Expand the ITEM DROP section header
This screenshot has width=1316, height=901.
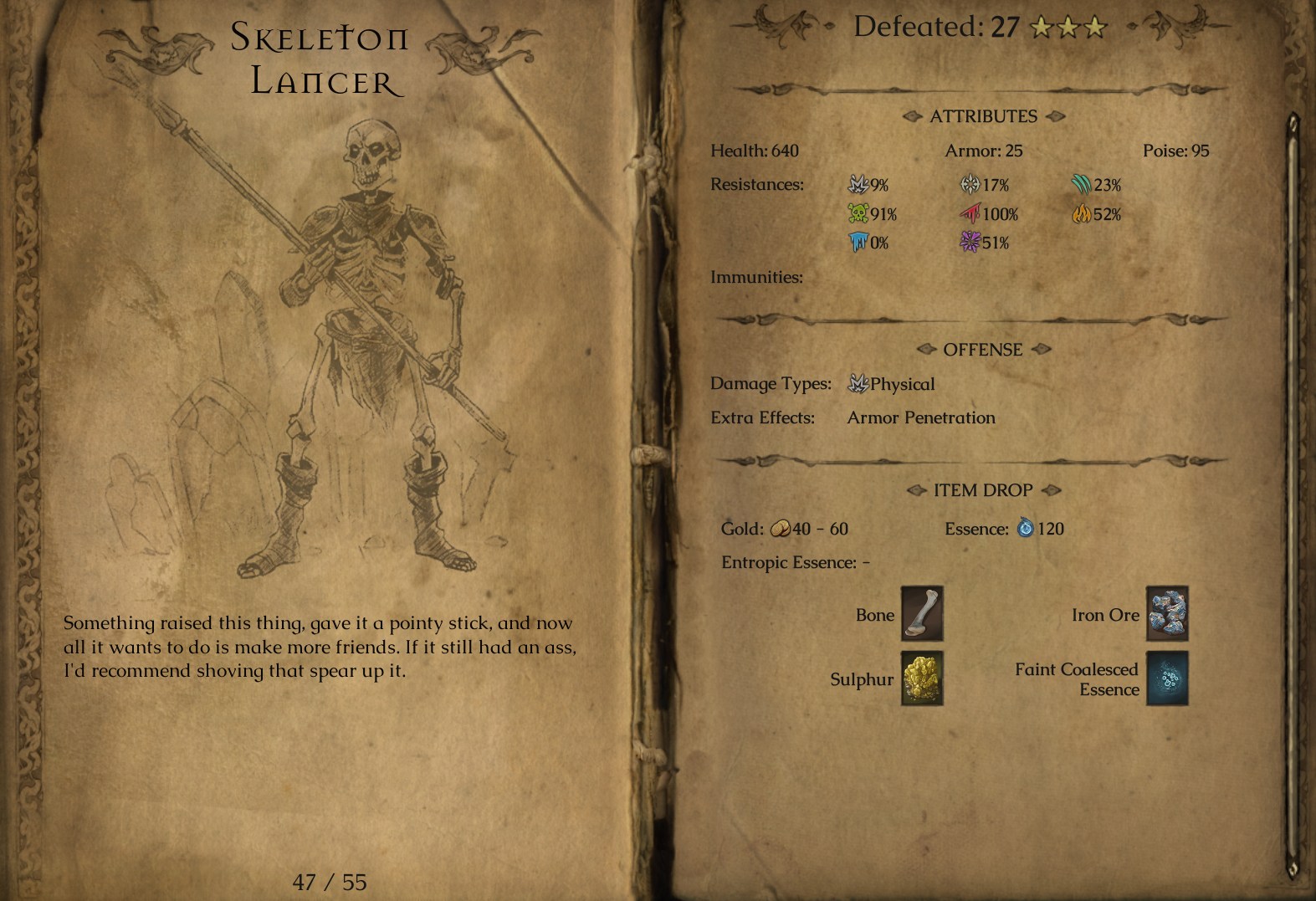[x=981, y=489]
